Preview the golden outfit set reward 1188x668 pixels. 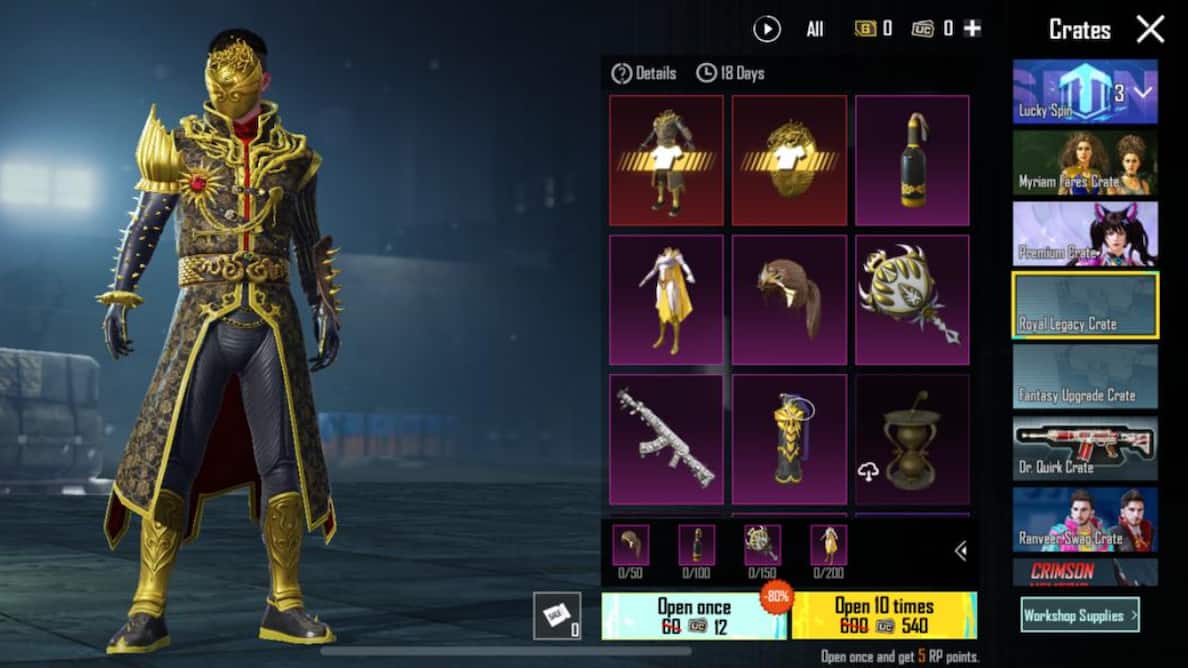pyautogui.click(x=666, y=160)
